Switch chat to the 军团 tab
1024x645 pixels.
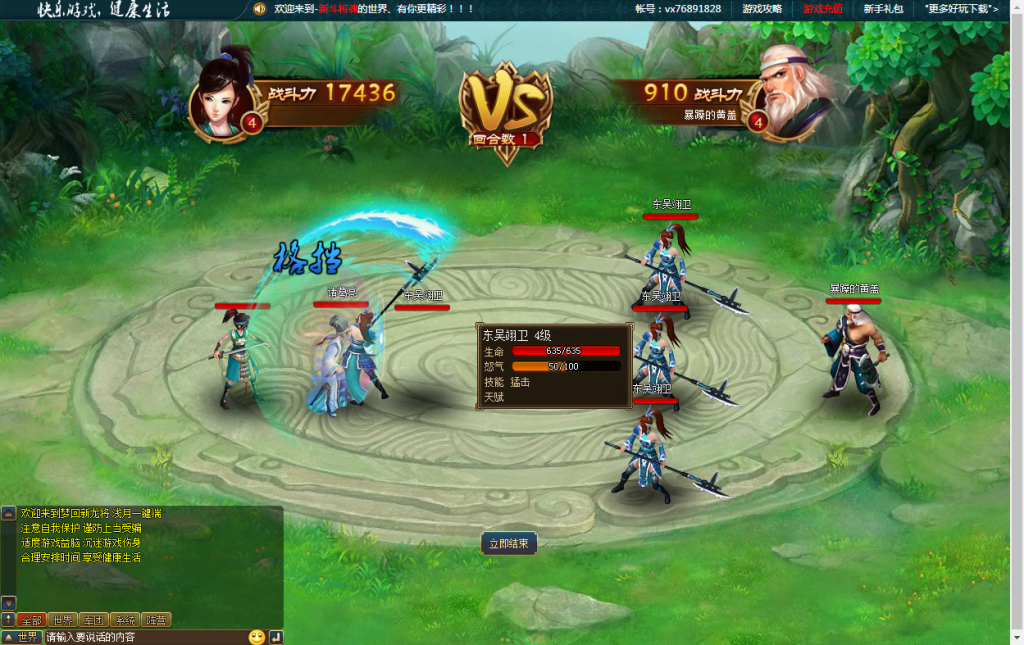tap(94, 620)
